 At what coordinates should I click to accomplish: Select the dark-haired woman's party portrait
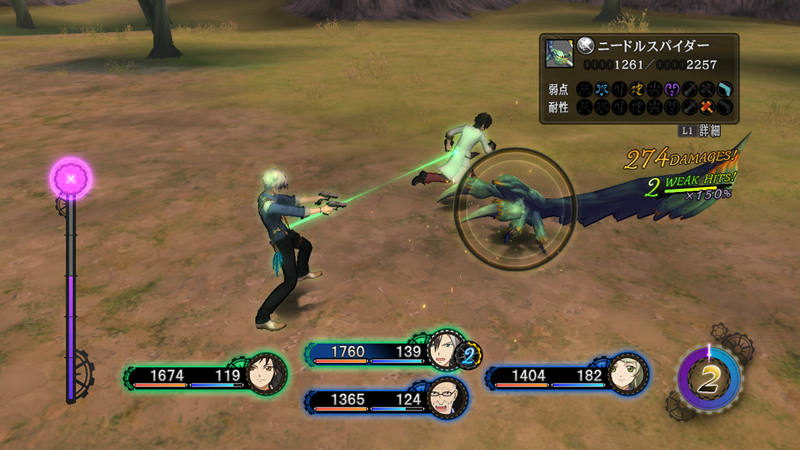[x=267, y=374]
